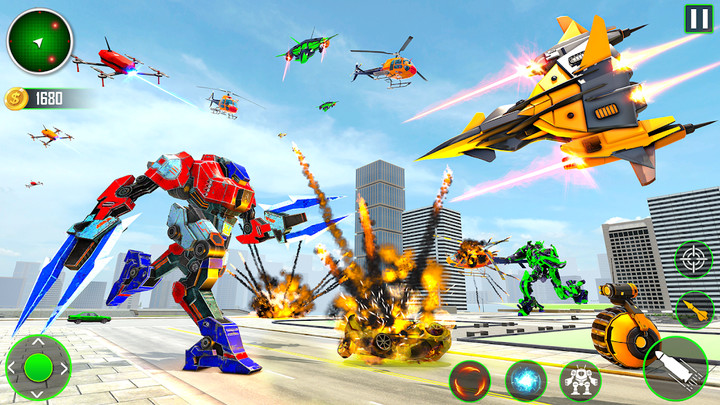The height and width of the screenshot is (405, 720).
Task: Transform using the robot icon button
Action: pyautogui.click(x=580, y=381)
